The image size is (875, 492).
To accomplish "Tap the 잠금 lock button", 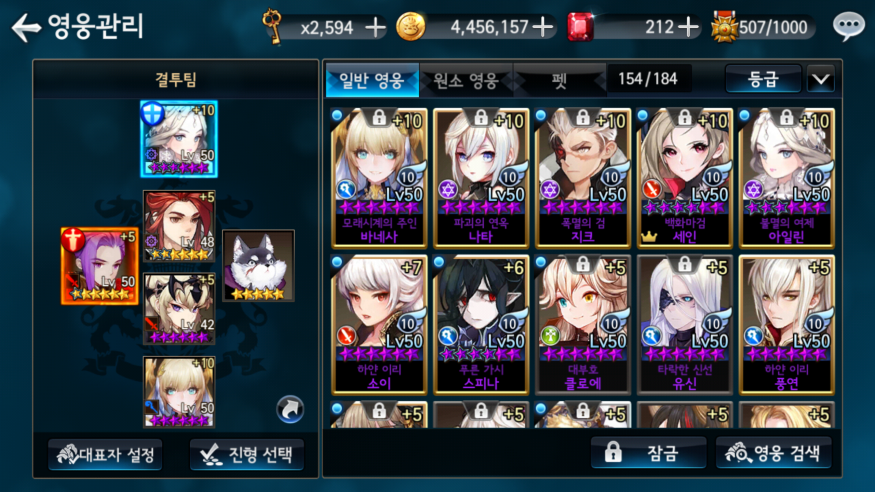I will [x=649, y=453].
